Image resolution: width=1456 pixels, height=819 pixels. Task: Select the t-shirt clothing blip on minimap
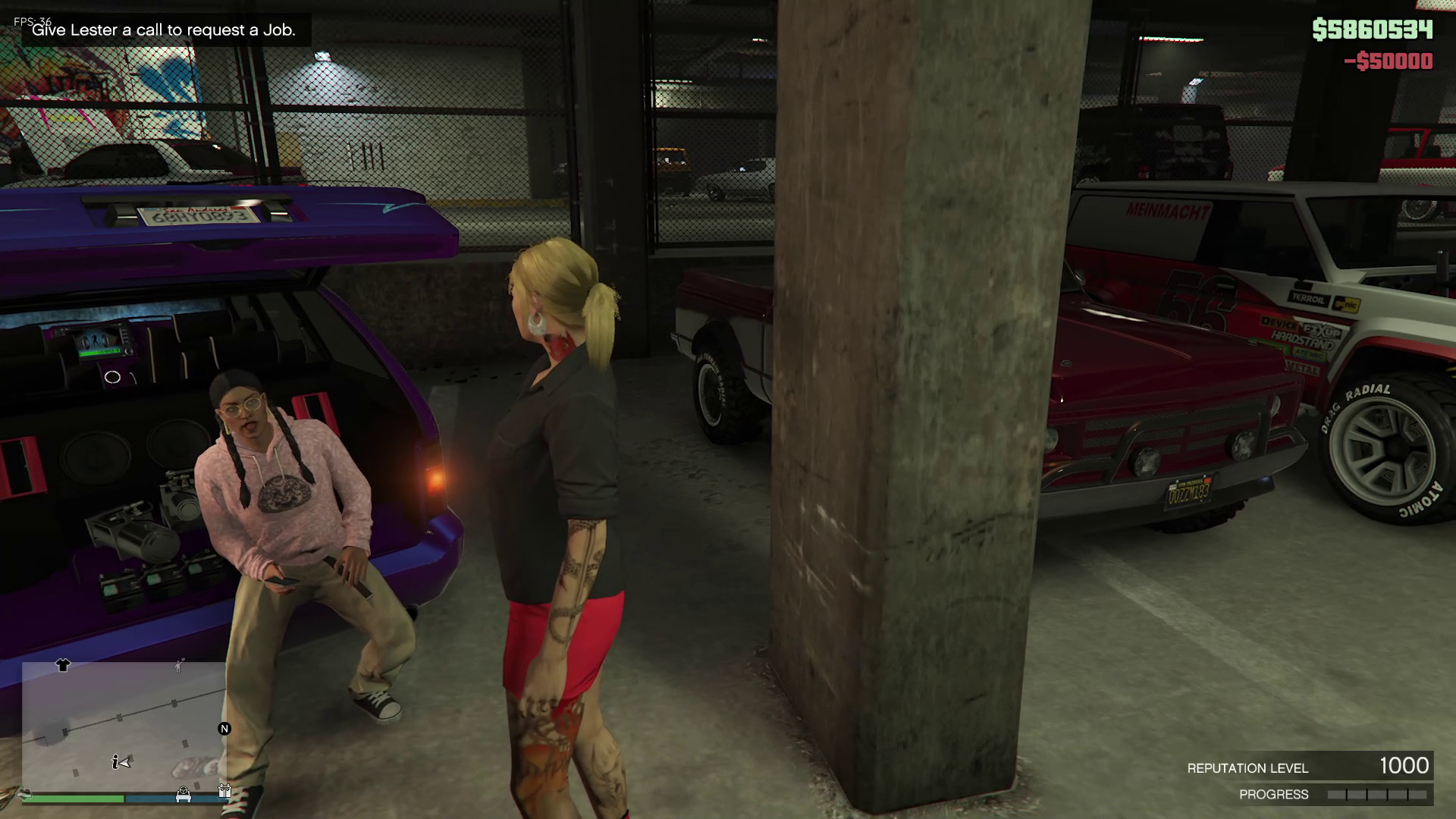point(63,665)
